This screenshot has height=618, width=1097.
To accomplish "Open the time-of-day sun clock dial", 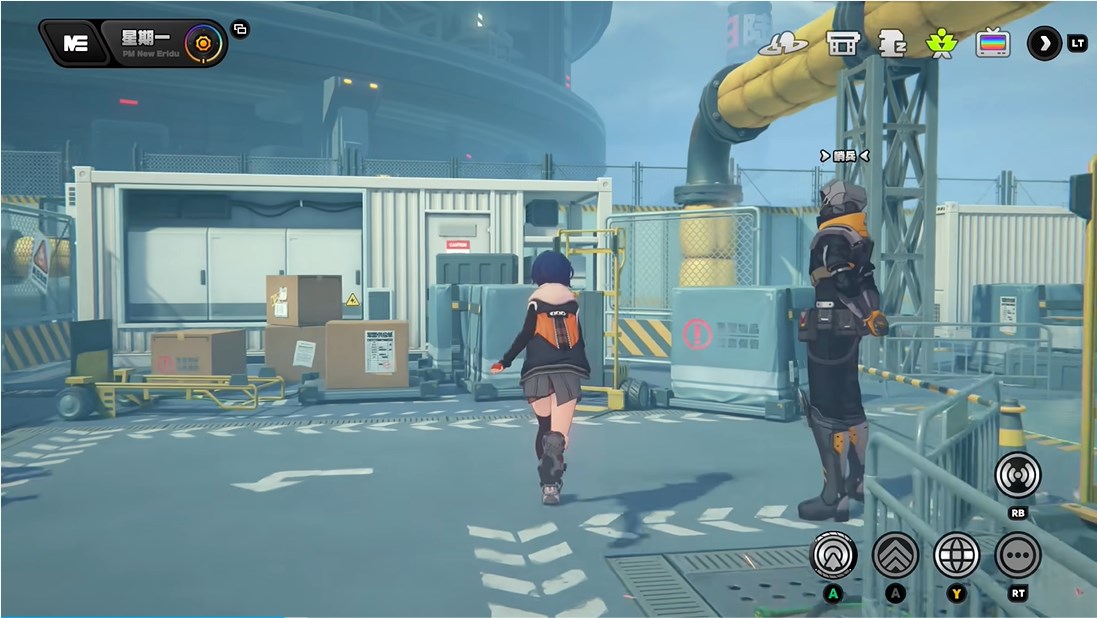I will pos(203,43).
